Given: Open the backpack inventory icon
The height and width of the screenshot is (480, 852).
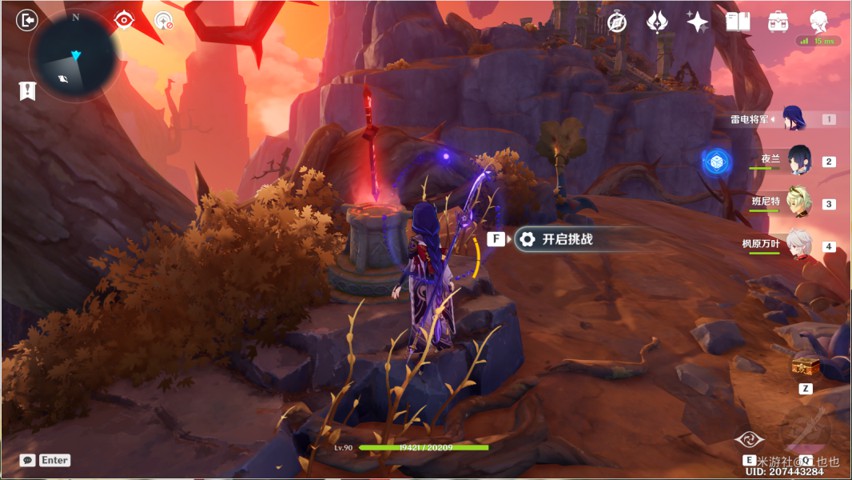Looking at the screenshot, I should coord(778,21).
